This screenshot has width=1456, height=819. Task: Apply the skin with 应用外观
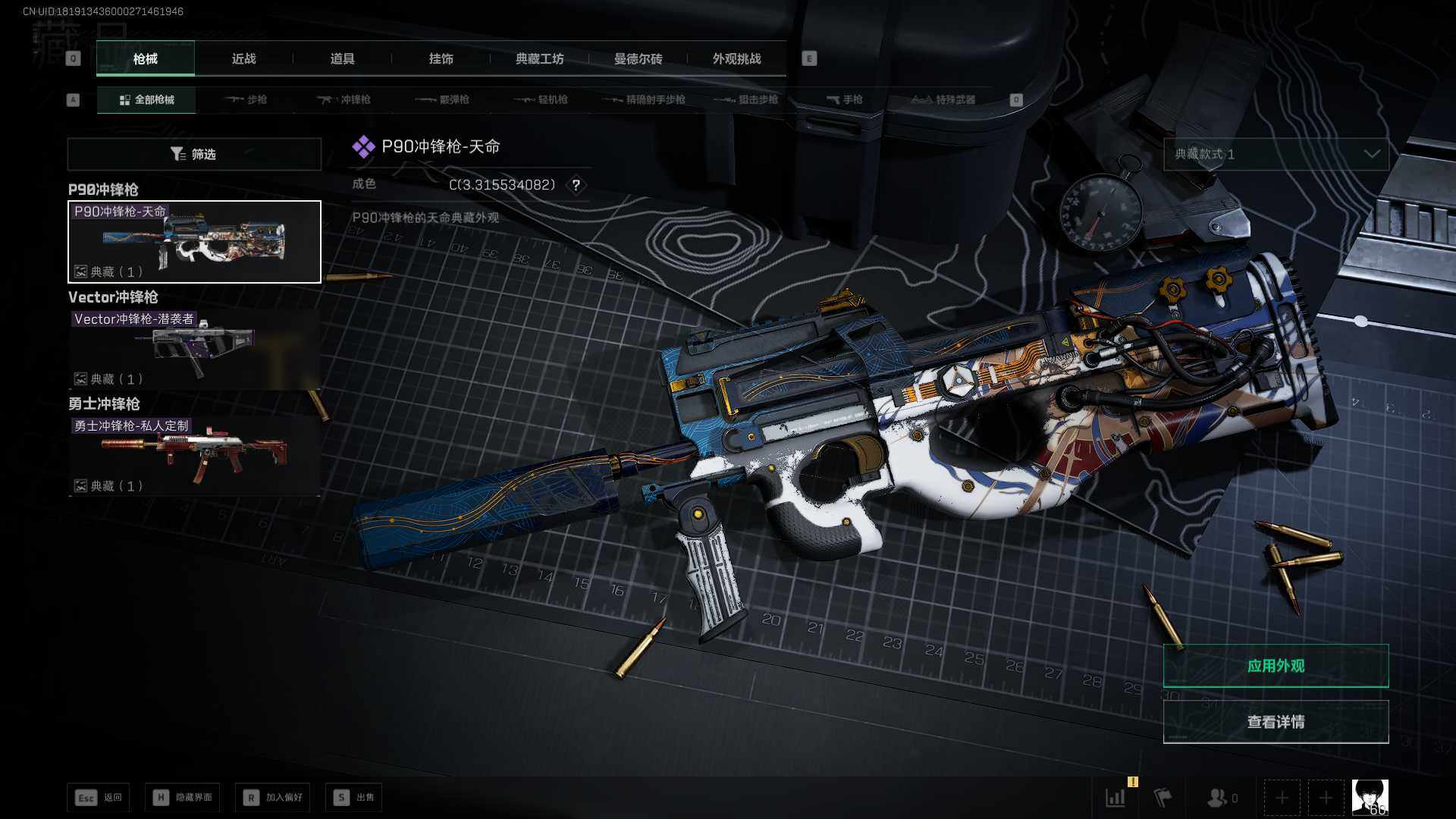pyautogui.click(x=1276, y=666)
